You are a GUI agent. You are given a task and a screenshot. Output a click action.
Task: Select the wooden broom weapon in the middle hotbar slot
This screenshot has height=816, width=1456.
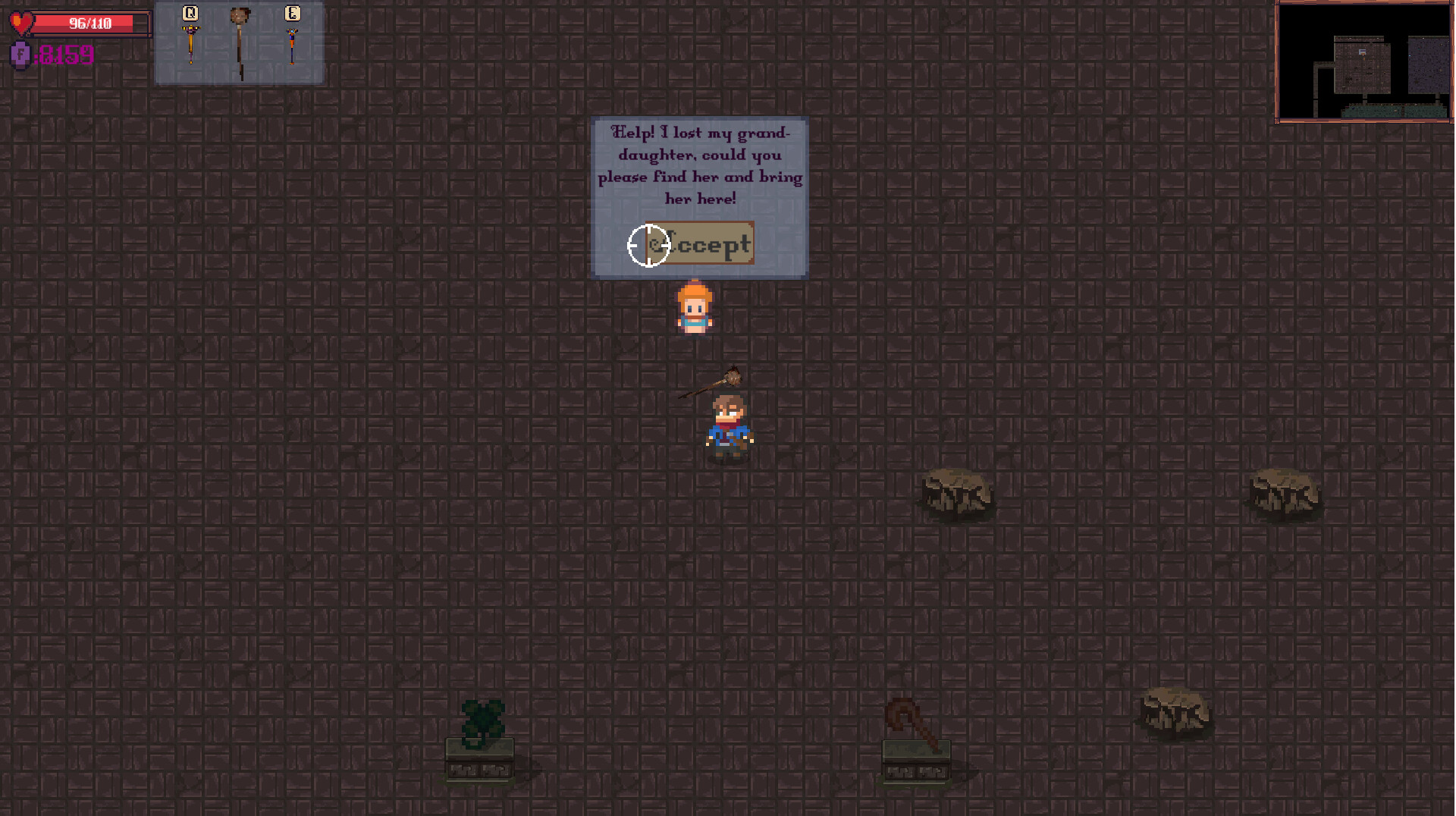pyautogui.click(x=240, y=38)
